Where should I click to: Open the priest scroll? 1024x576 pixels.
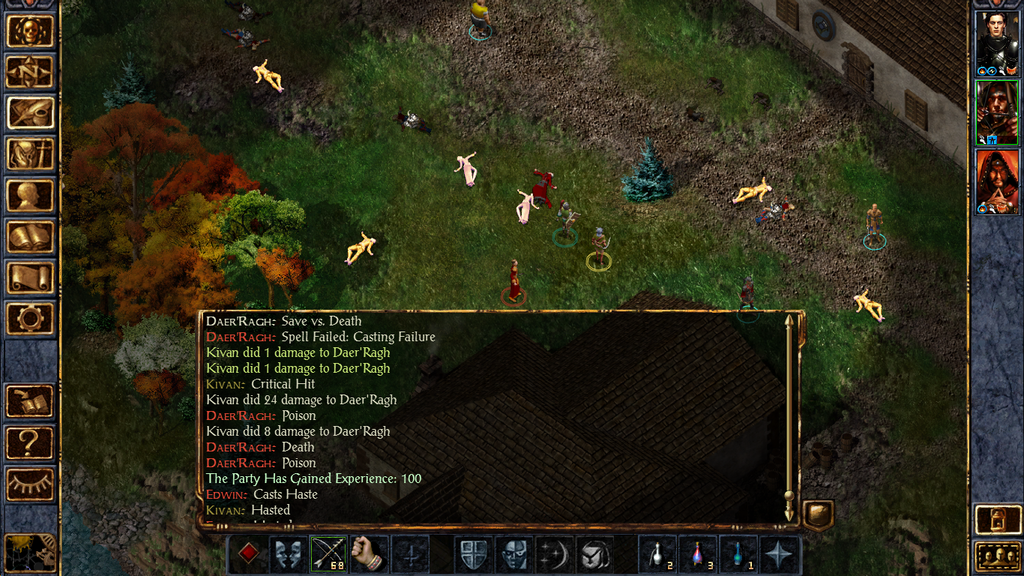tap(30, 278)
